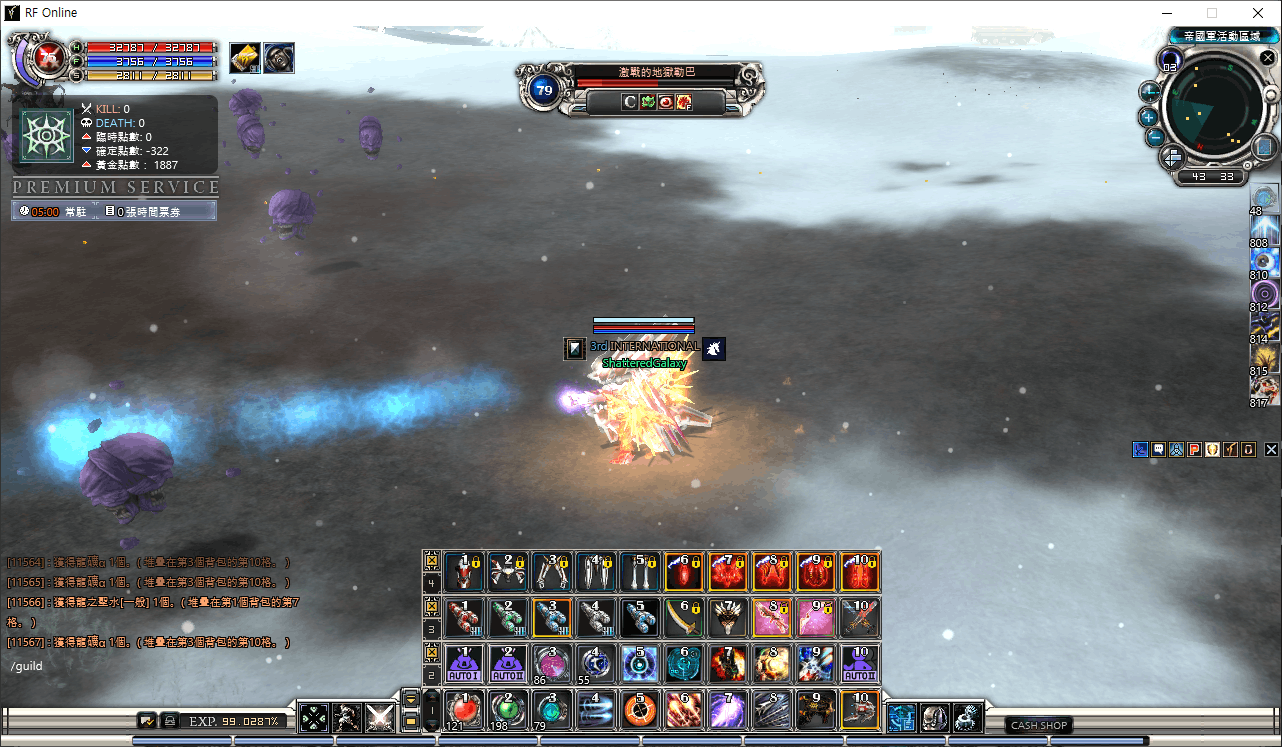Close the small shortcut icon bar
Image resolution: width=1282 pixels, height=747 pixels.
pos(1271,450)
